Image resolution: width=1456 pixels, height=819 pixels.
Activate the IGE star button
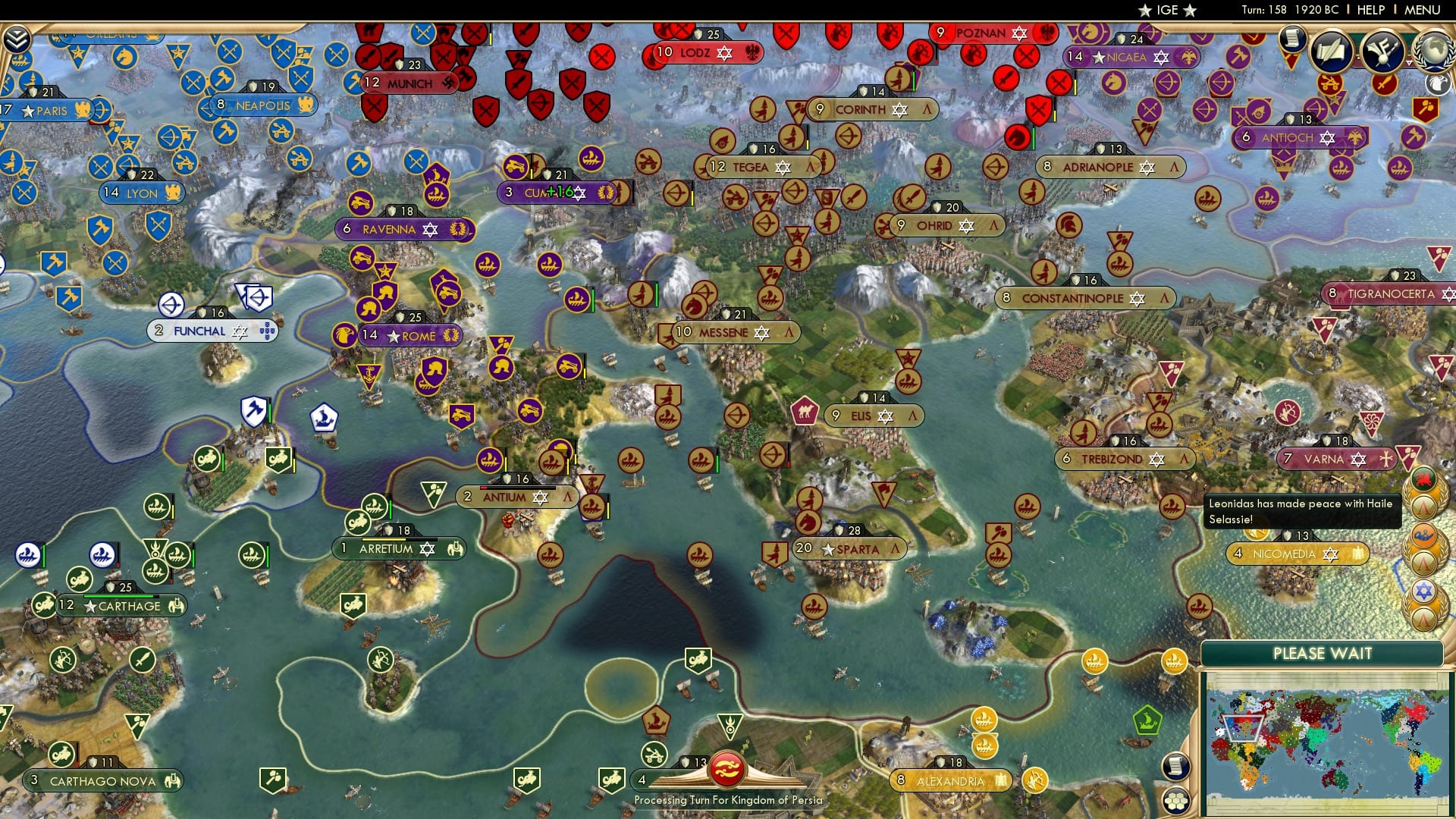tap(1165, 10)
